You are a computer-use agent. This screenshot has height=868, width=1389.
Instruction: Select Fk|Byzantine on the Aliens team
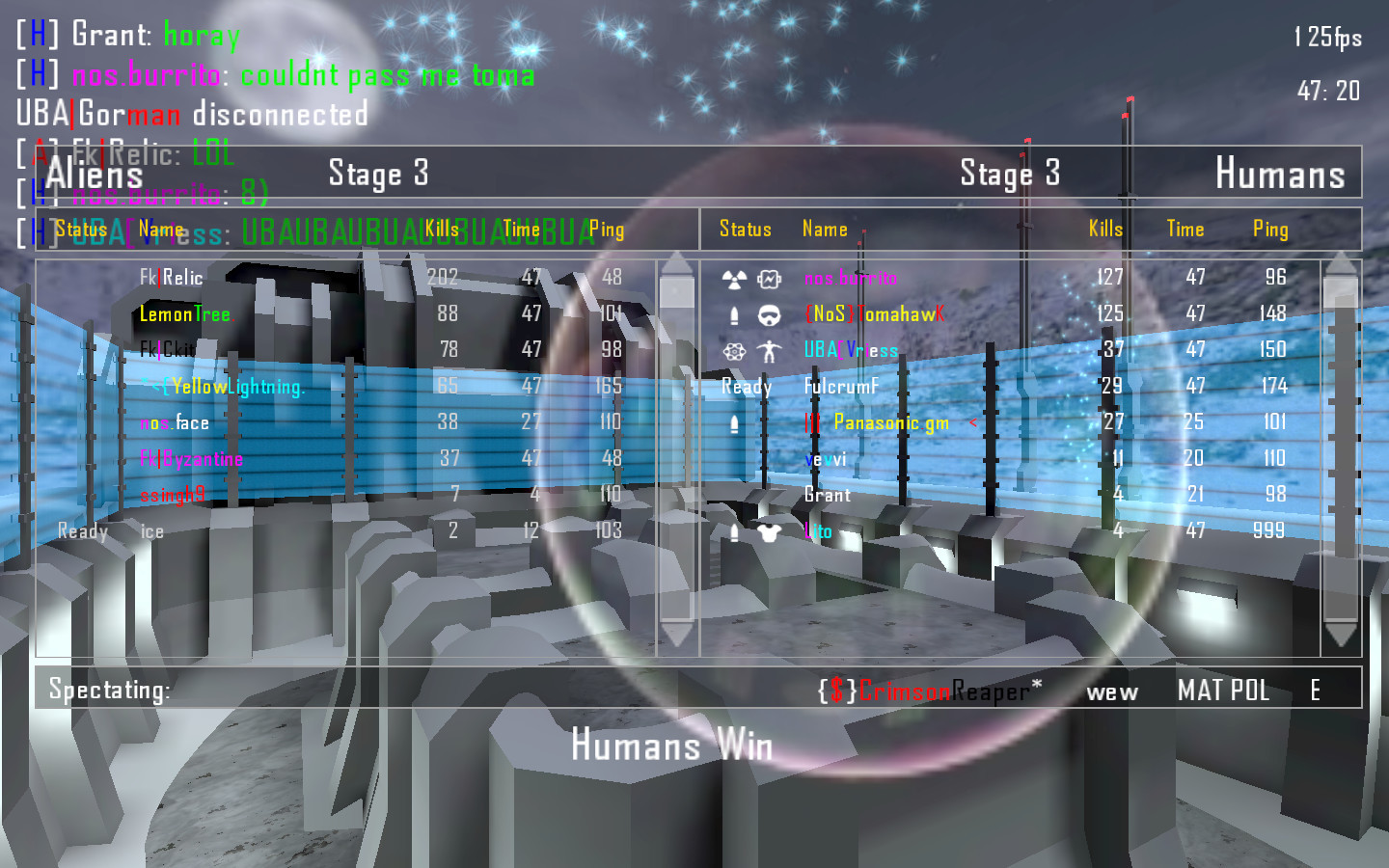(x=191, y=459)
